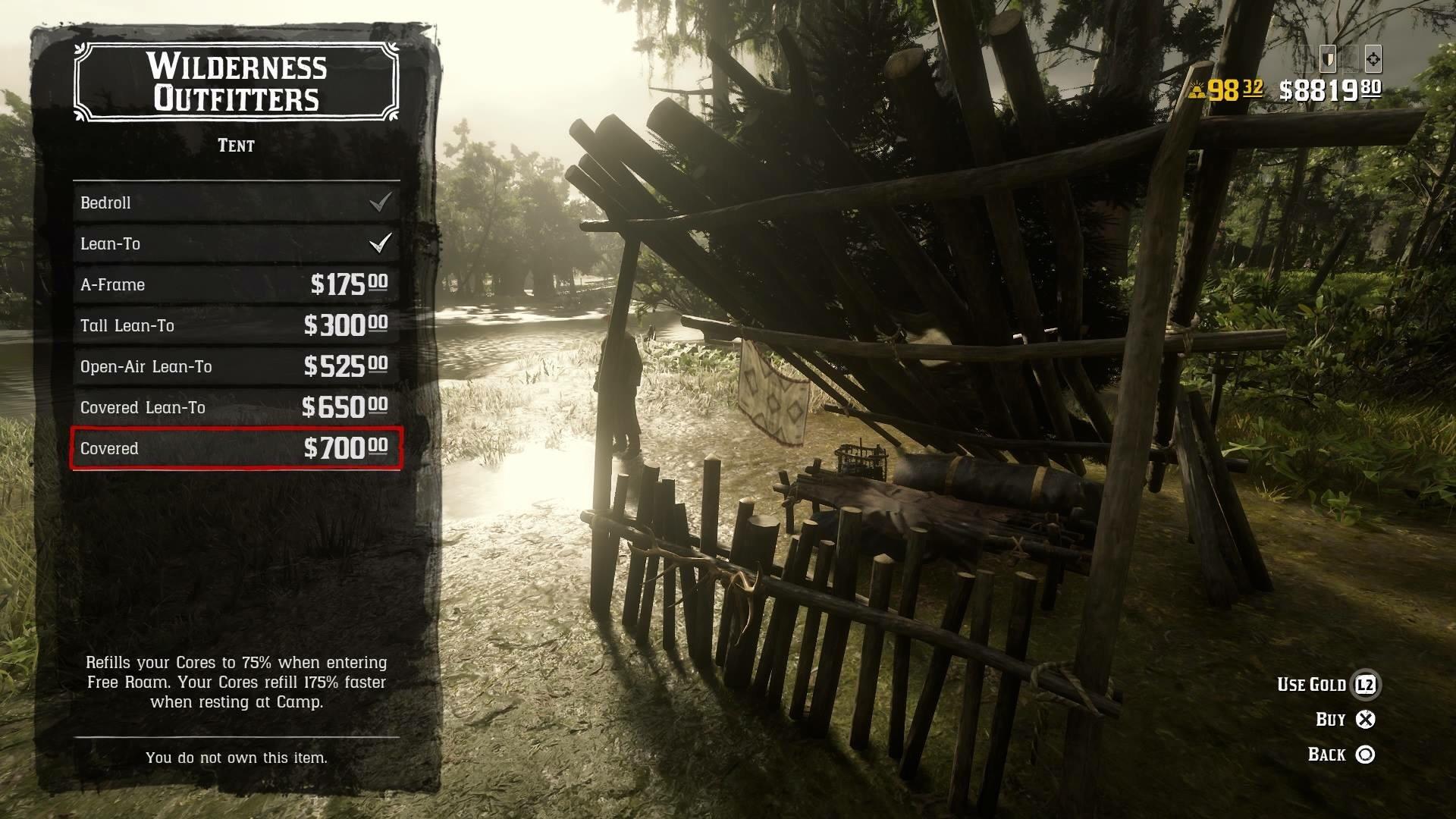Screen dimensions: 1456x819
Task: Pick the Tall Lean-To tent entry
Action: (x=236, y=325)
